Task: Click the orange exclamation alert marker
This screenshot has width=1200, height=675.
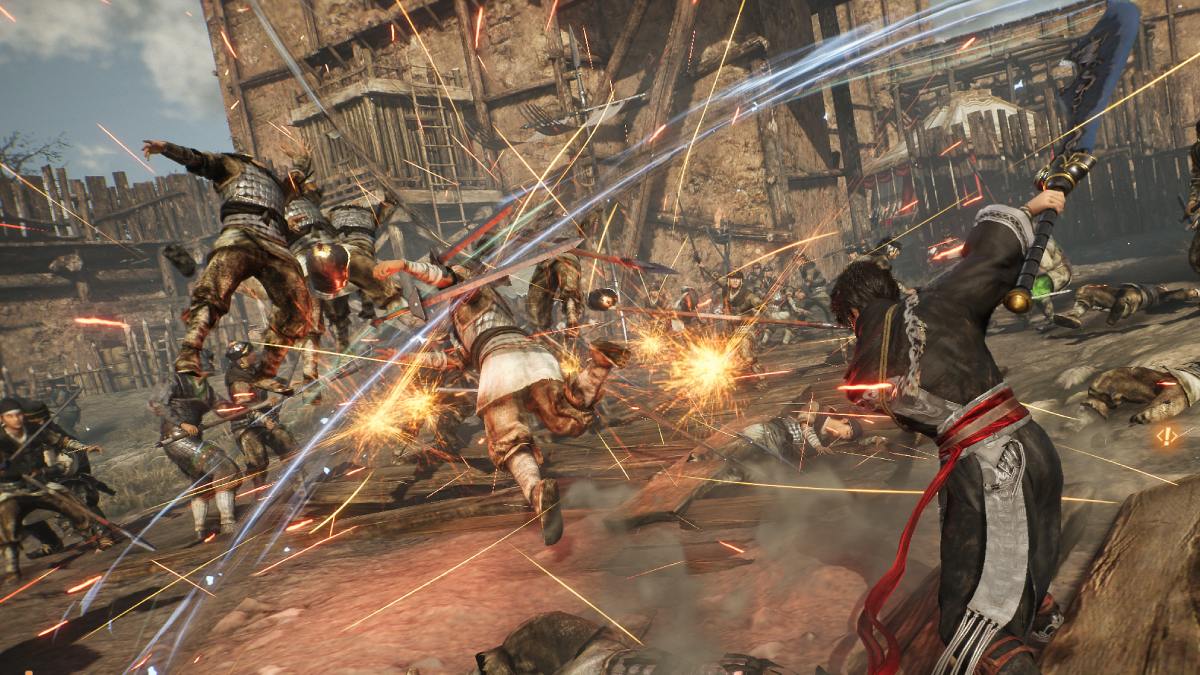Action: click(x=1166, y=436)
